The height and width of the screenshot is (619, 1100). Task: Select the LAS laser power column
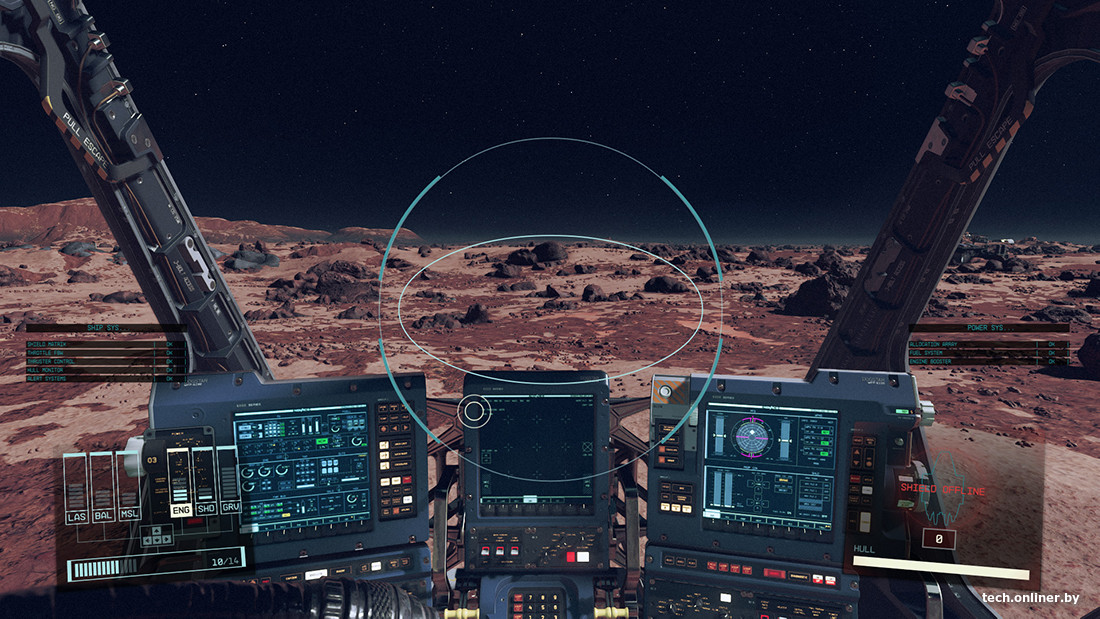coord(77,490)
